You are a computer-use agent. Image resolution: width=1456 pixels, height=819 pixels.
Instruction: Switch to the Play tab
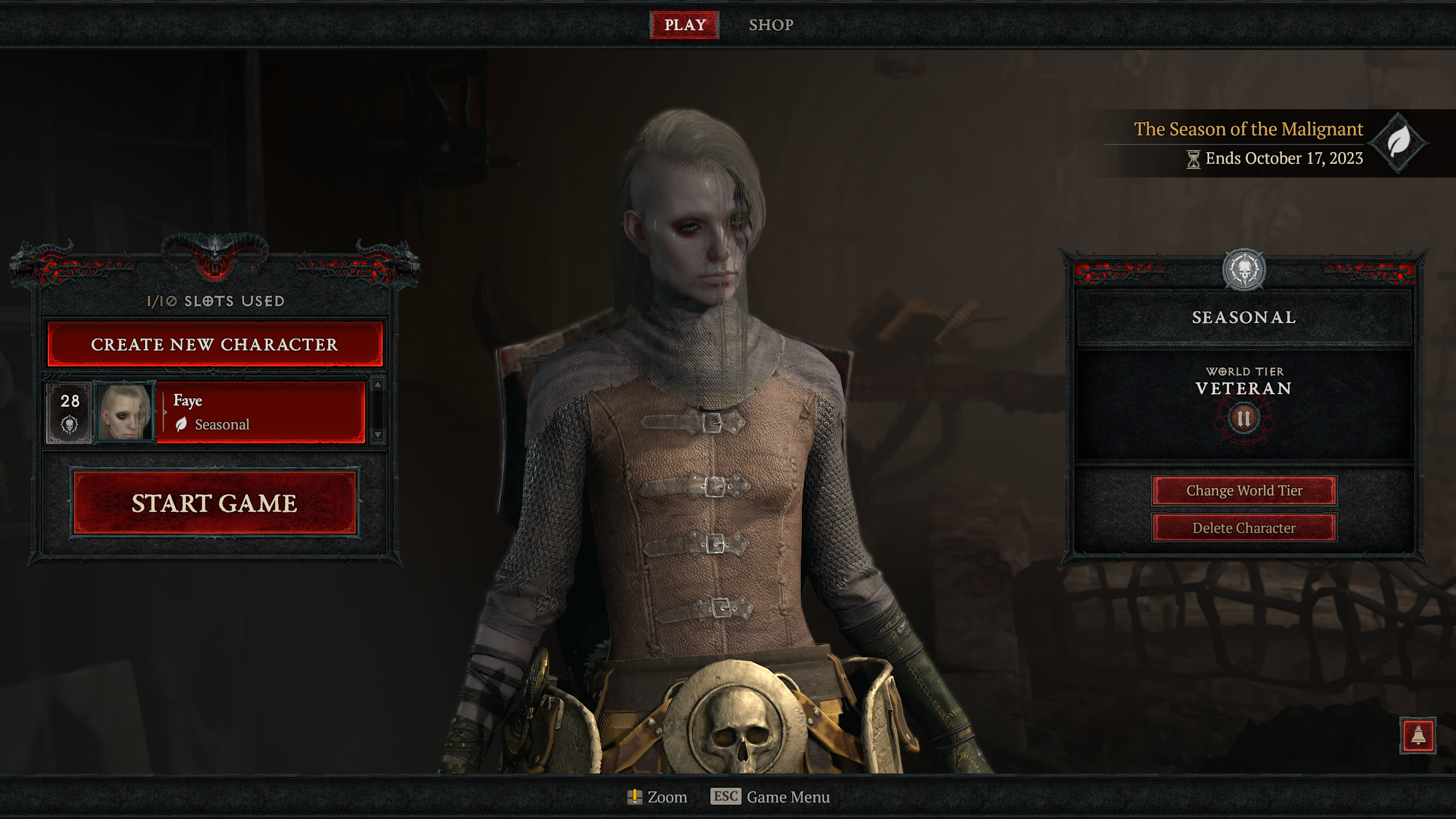coord(684,25)
